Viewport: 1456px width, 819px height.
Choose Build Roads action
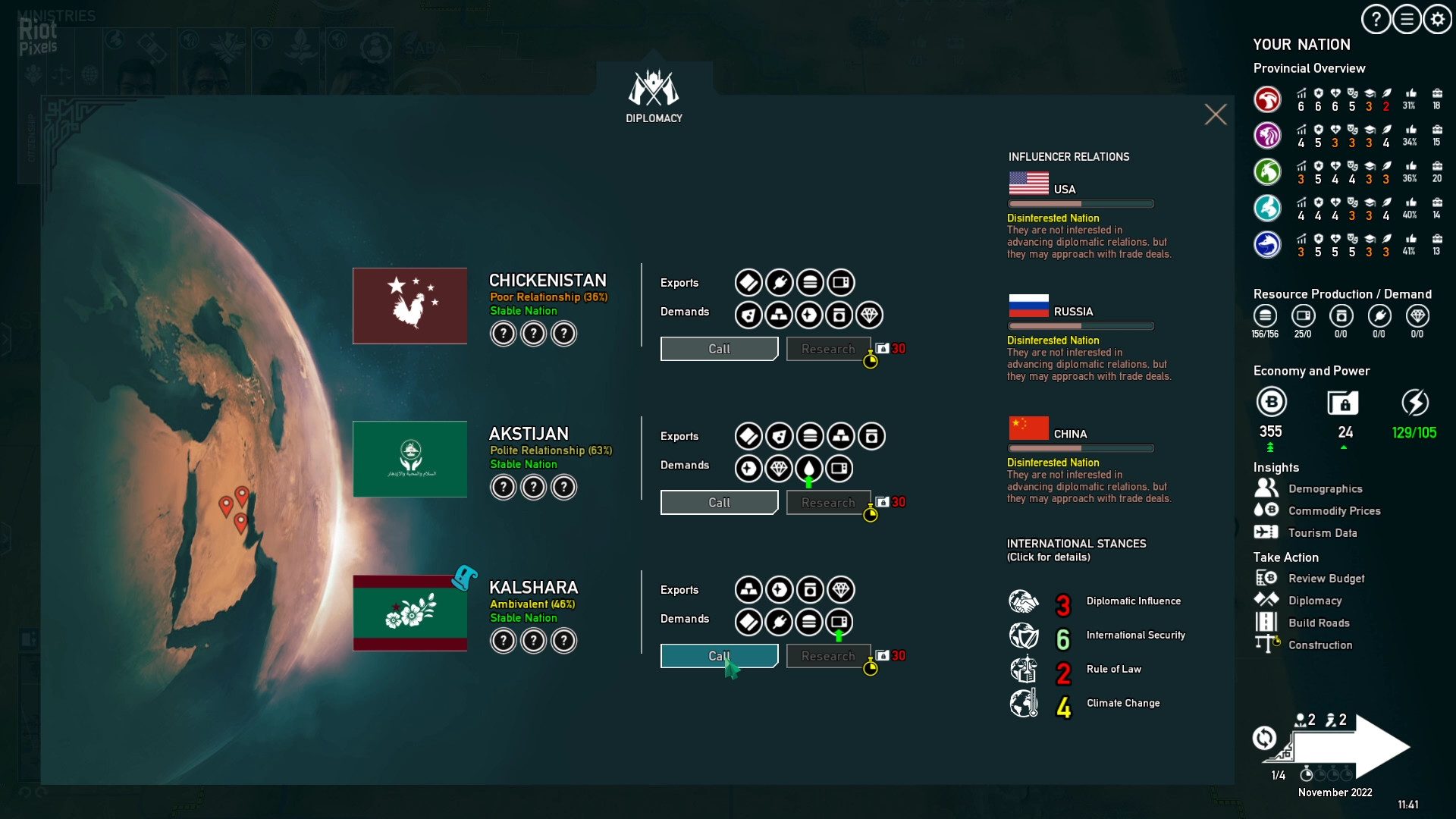(1319, 623)
